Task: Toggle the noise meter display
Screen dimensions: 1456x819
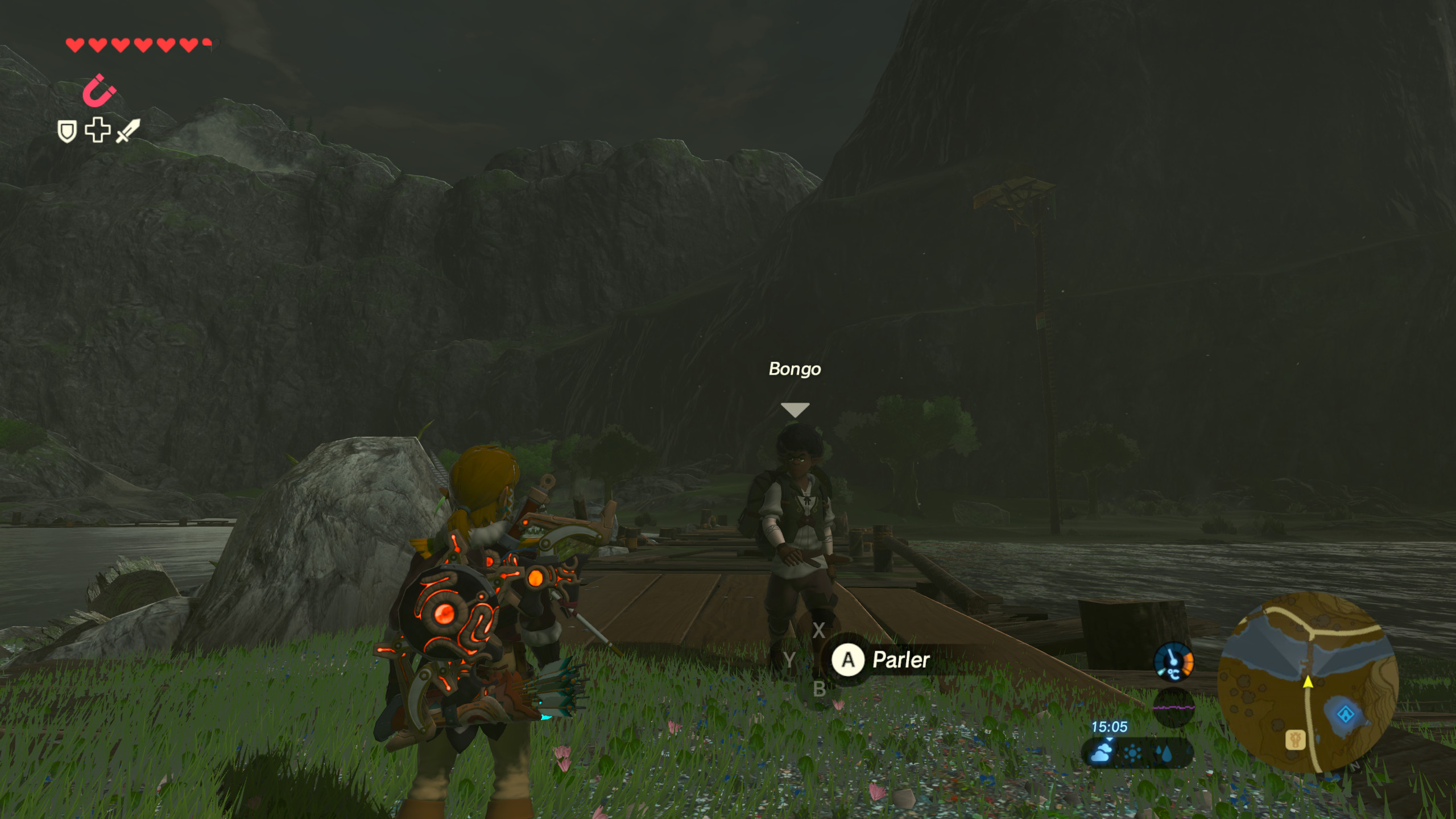Action: tap(1173, 708)
